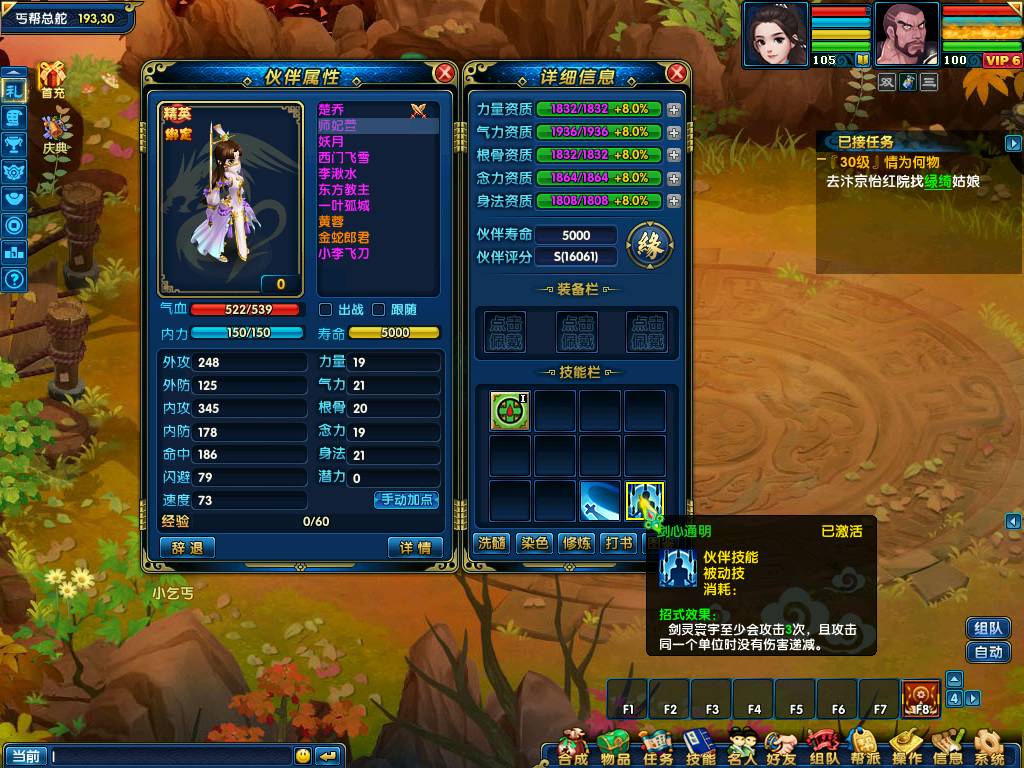Open the 首充 first-recharge gift icon
Screen dimensions: 1024x768
pos(52,79)
